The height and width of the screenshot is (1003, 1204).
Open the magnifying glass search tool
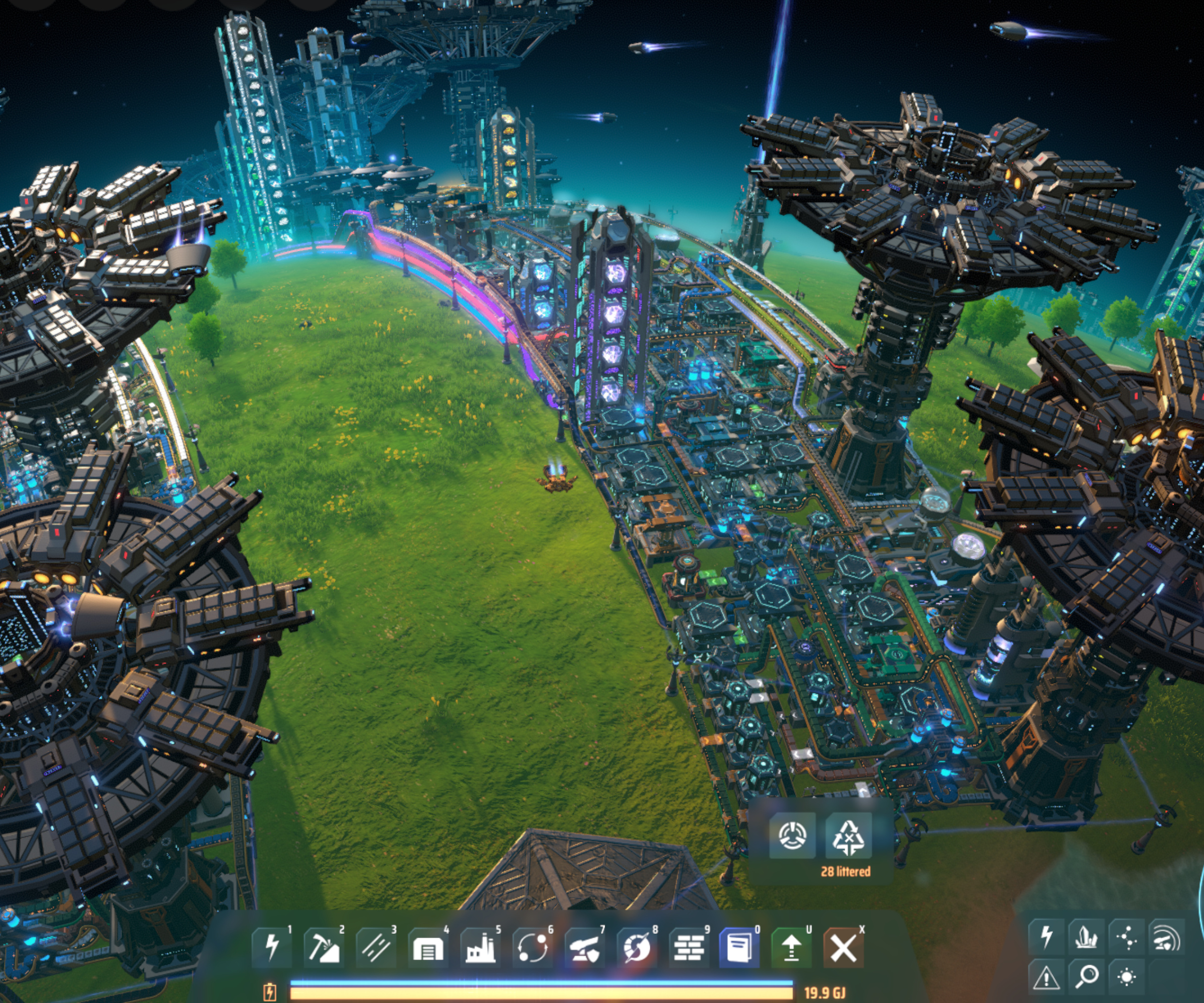pos(1087,976)
